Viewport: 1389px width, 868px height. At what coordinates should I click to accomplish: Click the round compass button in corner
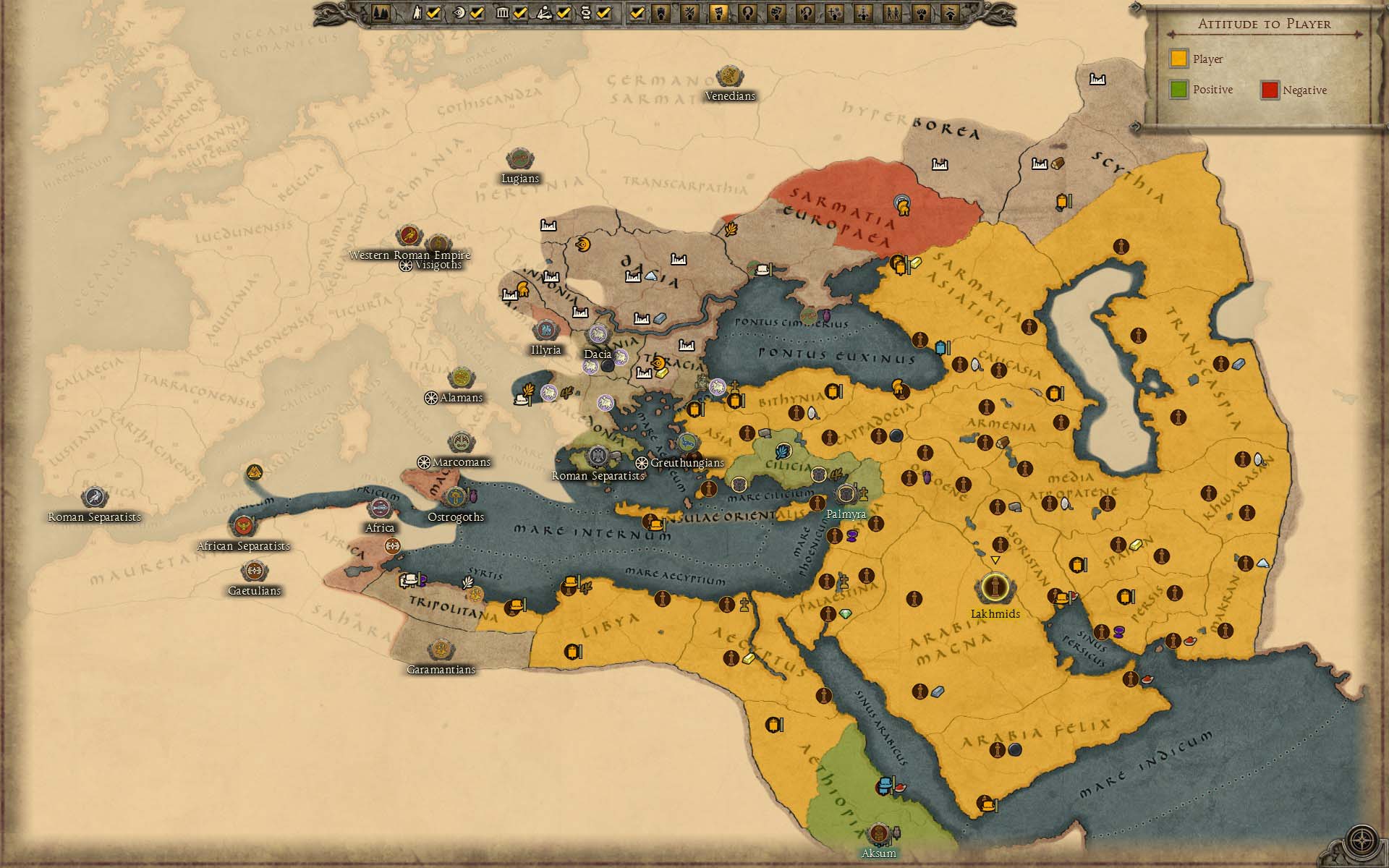tap(1362, 841)
